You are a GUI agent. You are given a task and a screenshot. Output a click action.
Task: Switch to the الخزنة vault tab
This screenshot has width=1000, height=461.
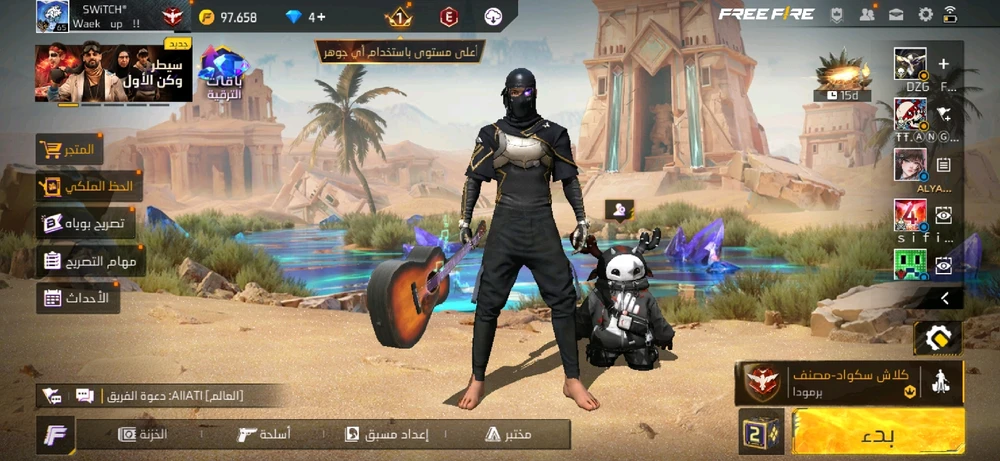coord(144,434)
